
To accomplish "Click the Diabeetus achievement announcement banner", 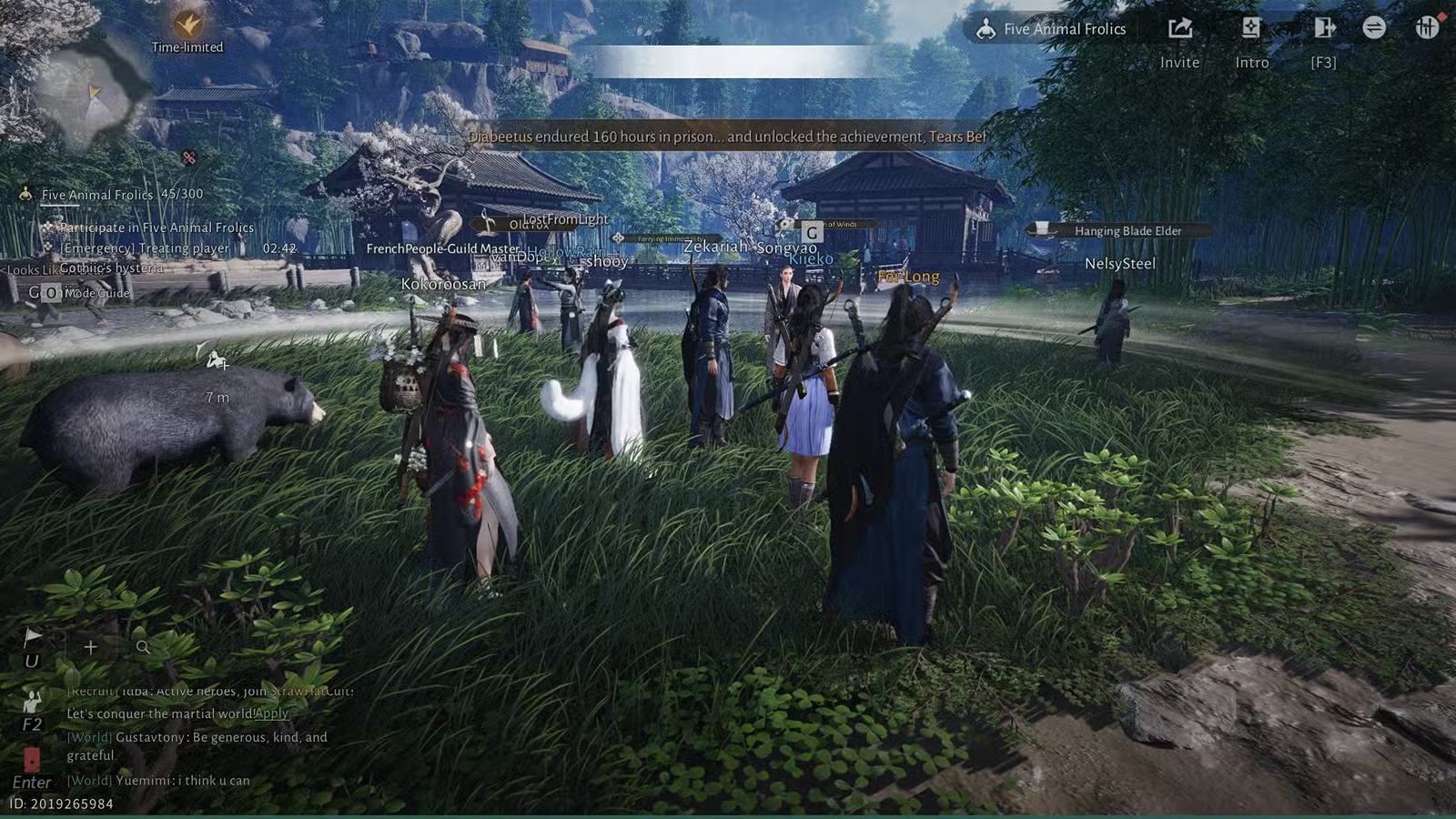I will tap(726, 136).
